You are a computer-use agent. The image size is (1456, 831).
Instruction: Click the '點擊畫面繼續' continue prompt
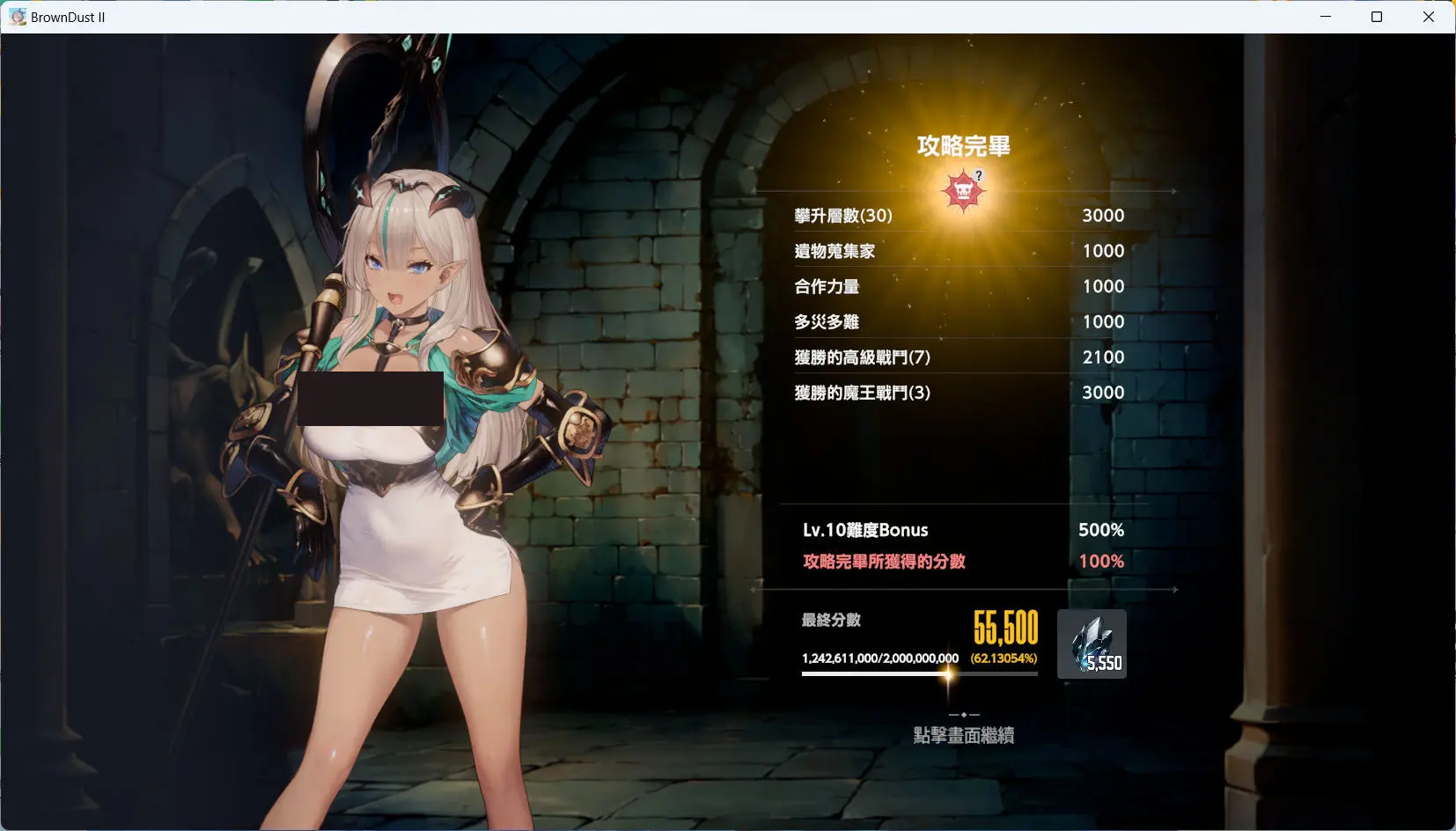point(964,735)
